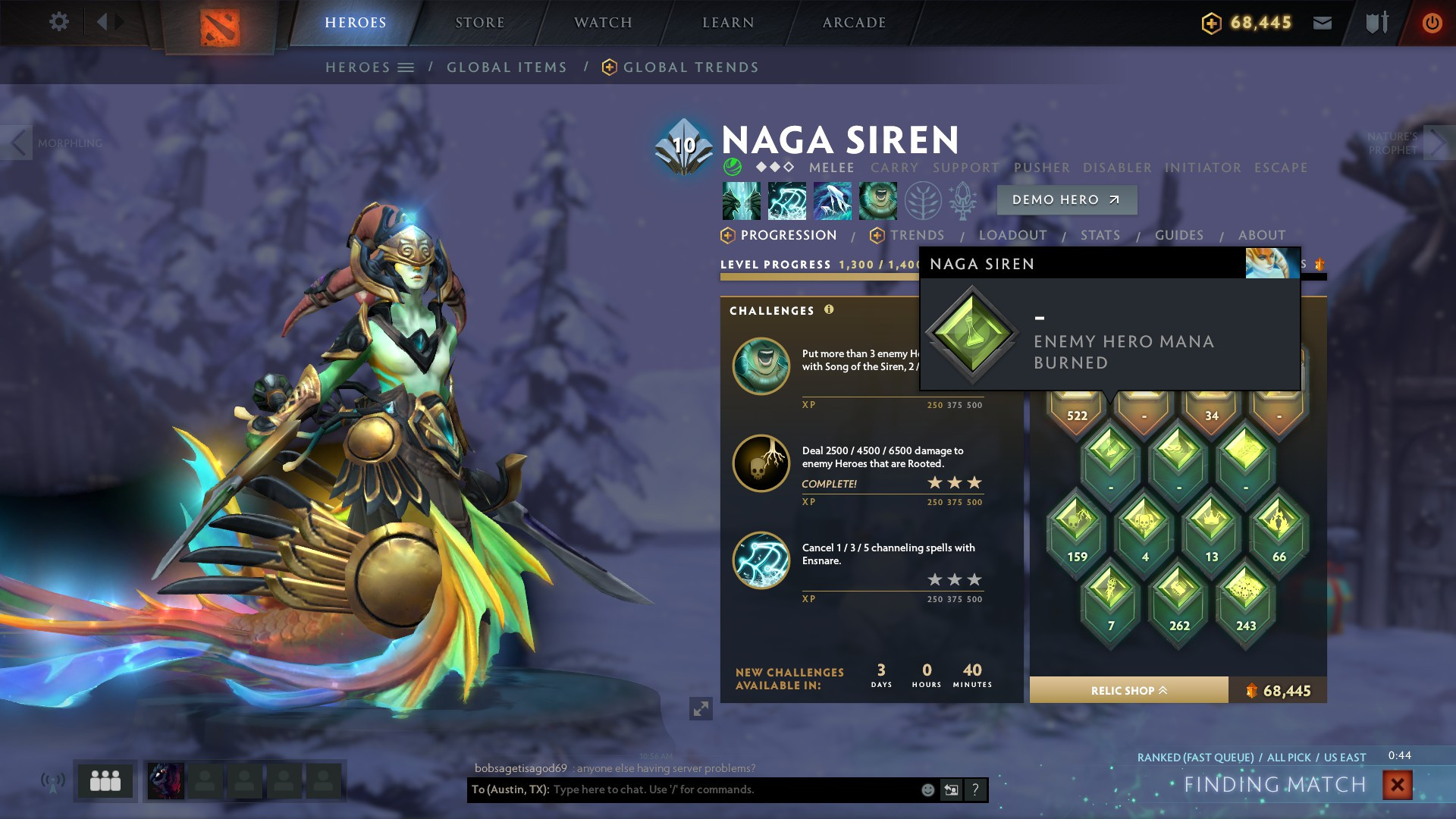Switch to the Loadout tab
The height and width of the screenshot is (819, 1456).
pos(1012,236)
